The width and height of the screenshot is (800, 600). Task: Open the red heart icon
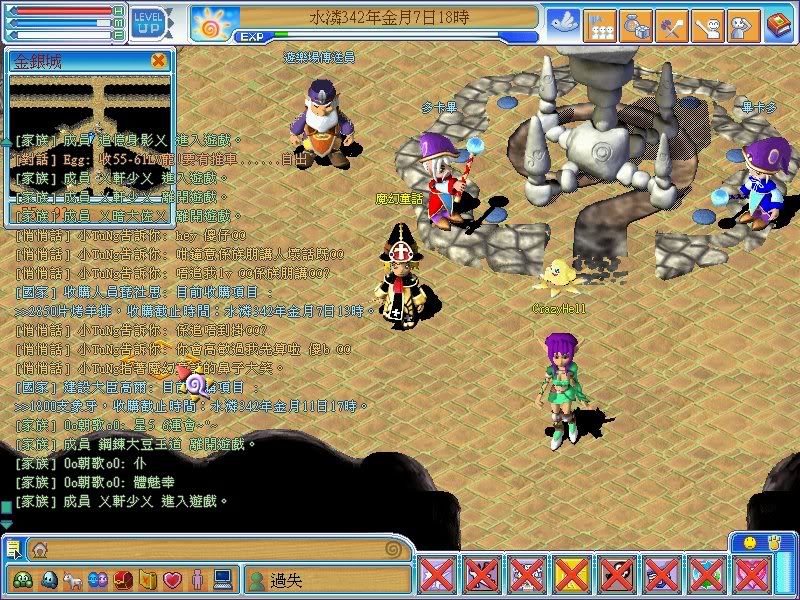[172, 579]
